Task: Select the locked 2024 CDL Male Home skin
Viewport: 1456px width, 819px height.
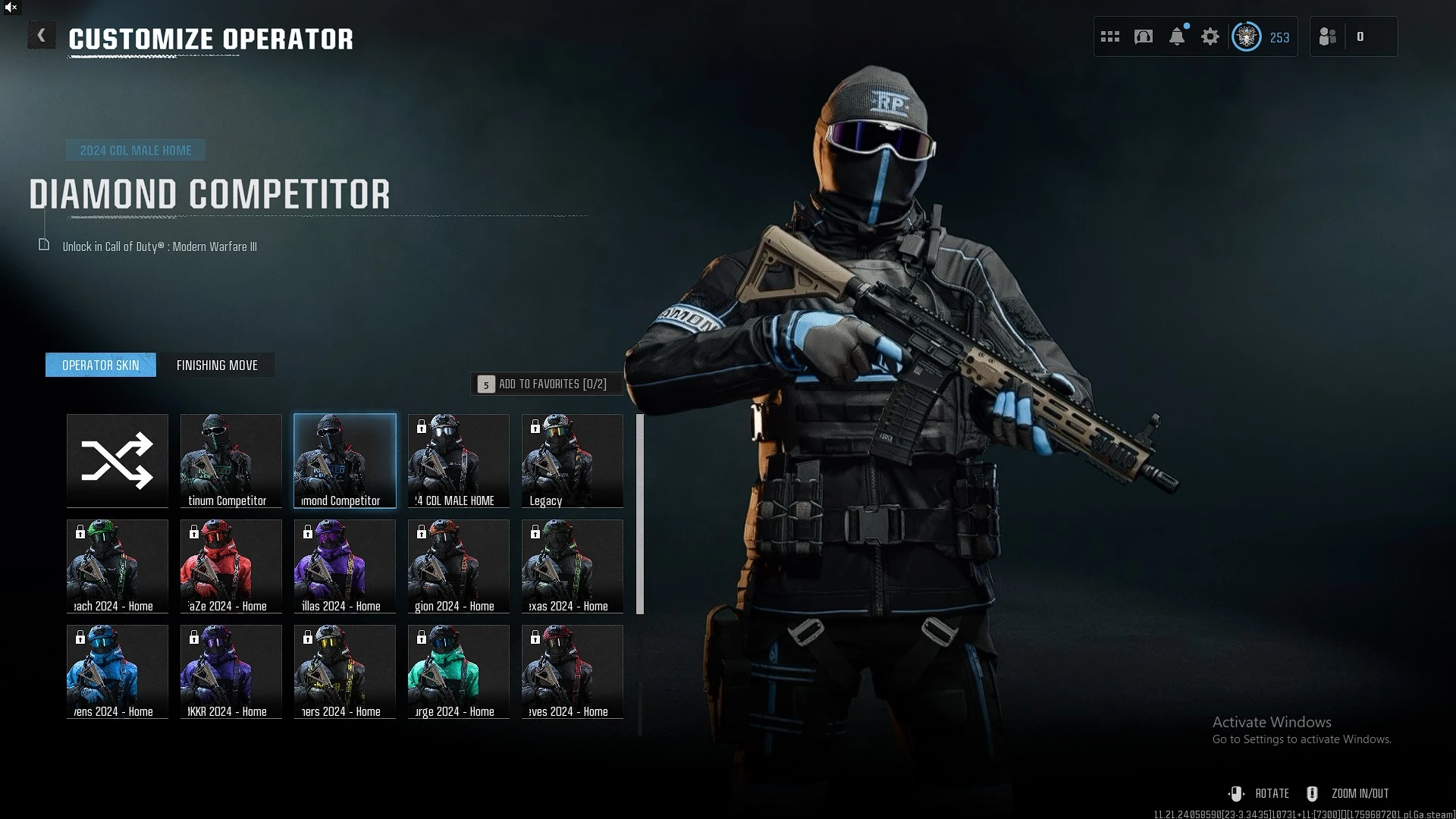Action: [x=459, y=460]
